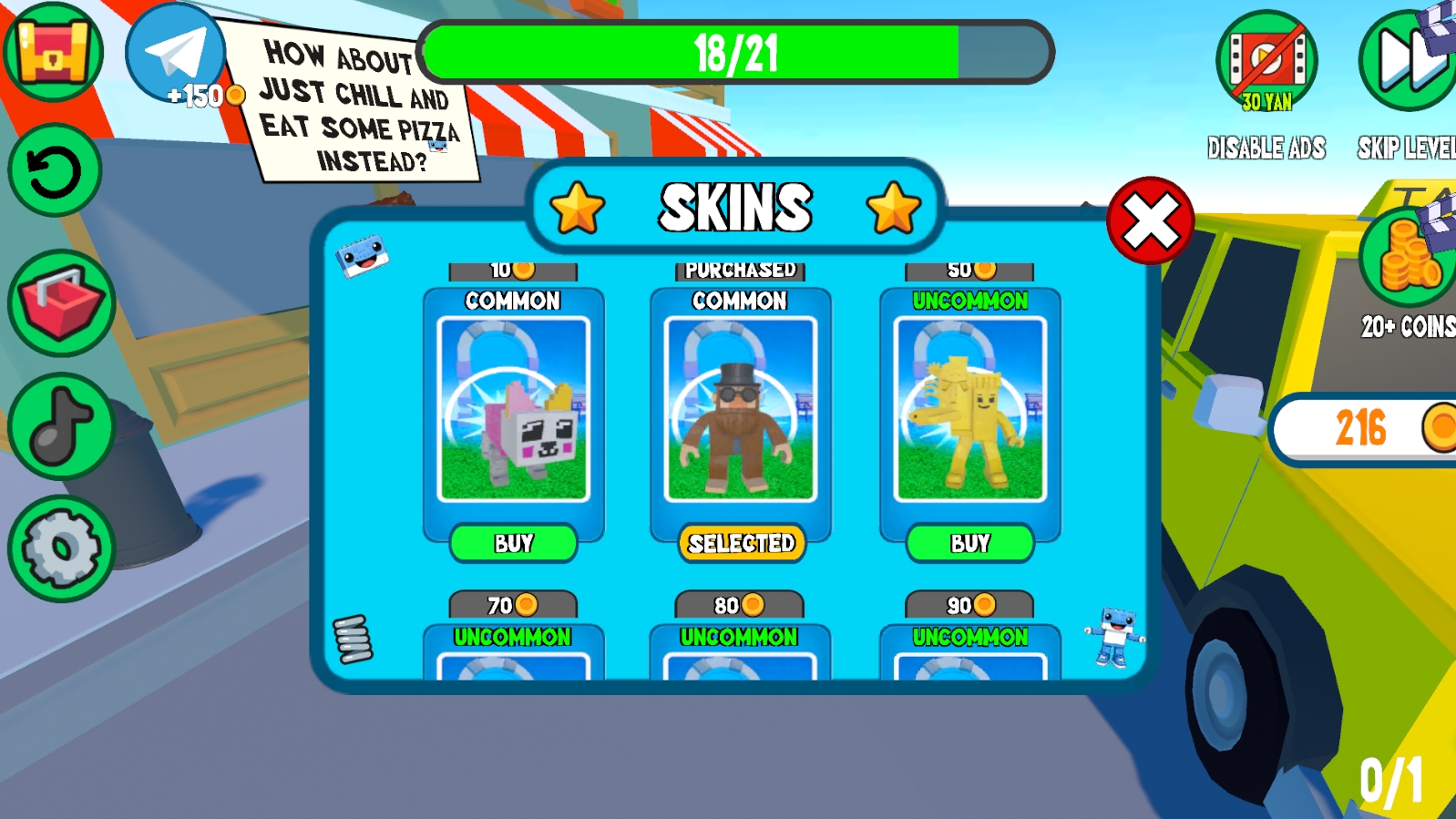This screenshot has height=819, width=1456.
Task: View the PURCHASED label on common skin
Action: click(x=741, y=268)
